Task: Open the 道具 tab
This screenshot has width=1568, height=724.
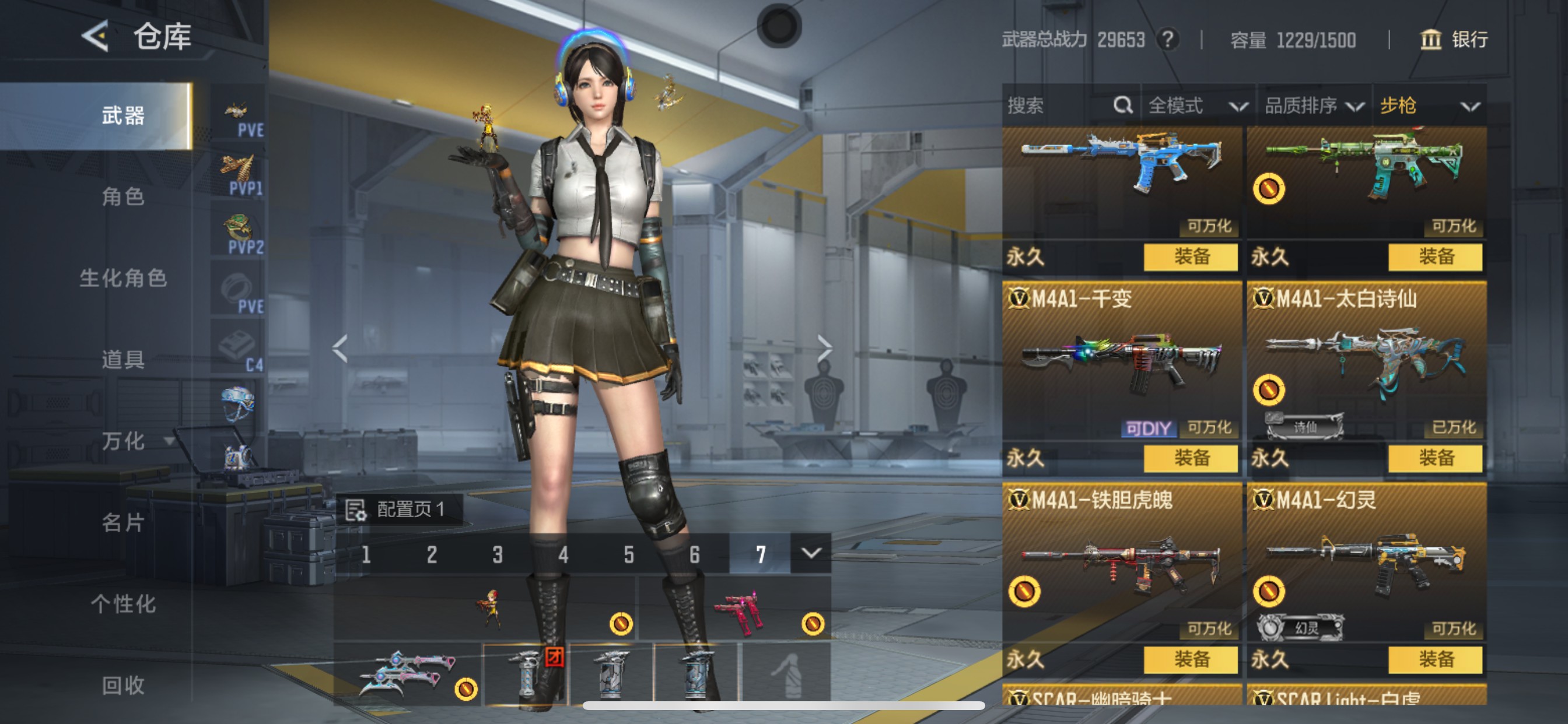Action: click(123, 360)
